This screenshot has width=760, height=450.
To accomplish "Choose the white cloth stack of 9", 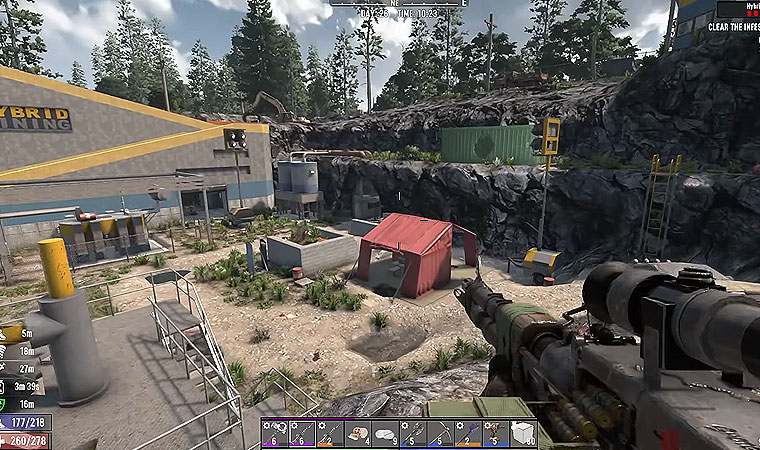I will click(385, 433).
